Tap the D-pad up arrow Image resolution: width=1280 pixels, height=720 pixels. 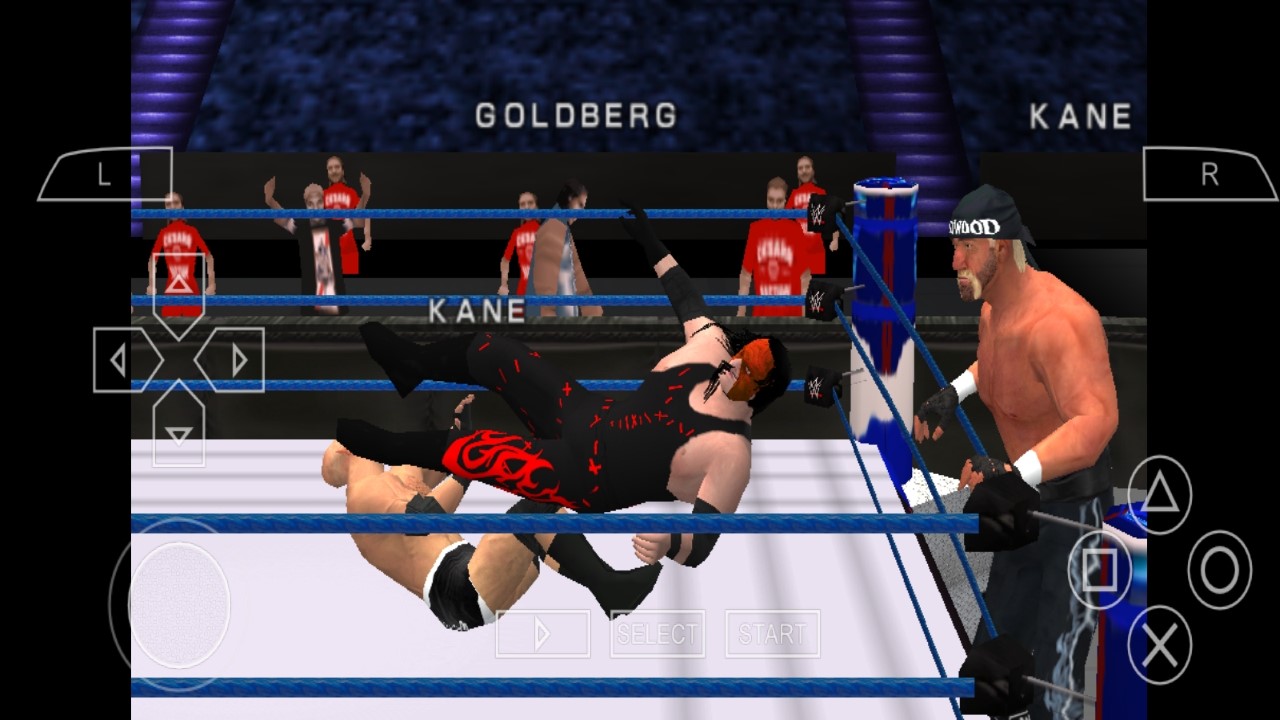click(x=179, y=284)
